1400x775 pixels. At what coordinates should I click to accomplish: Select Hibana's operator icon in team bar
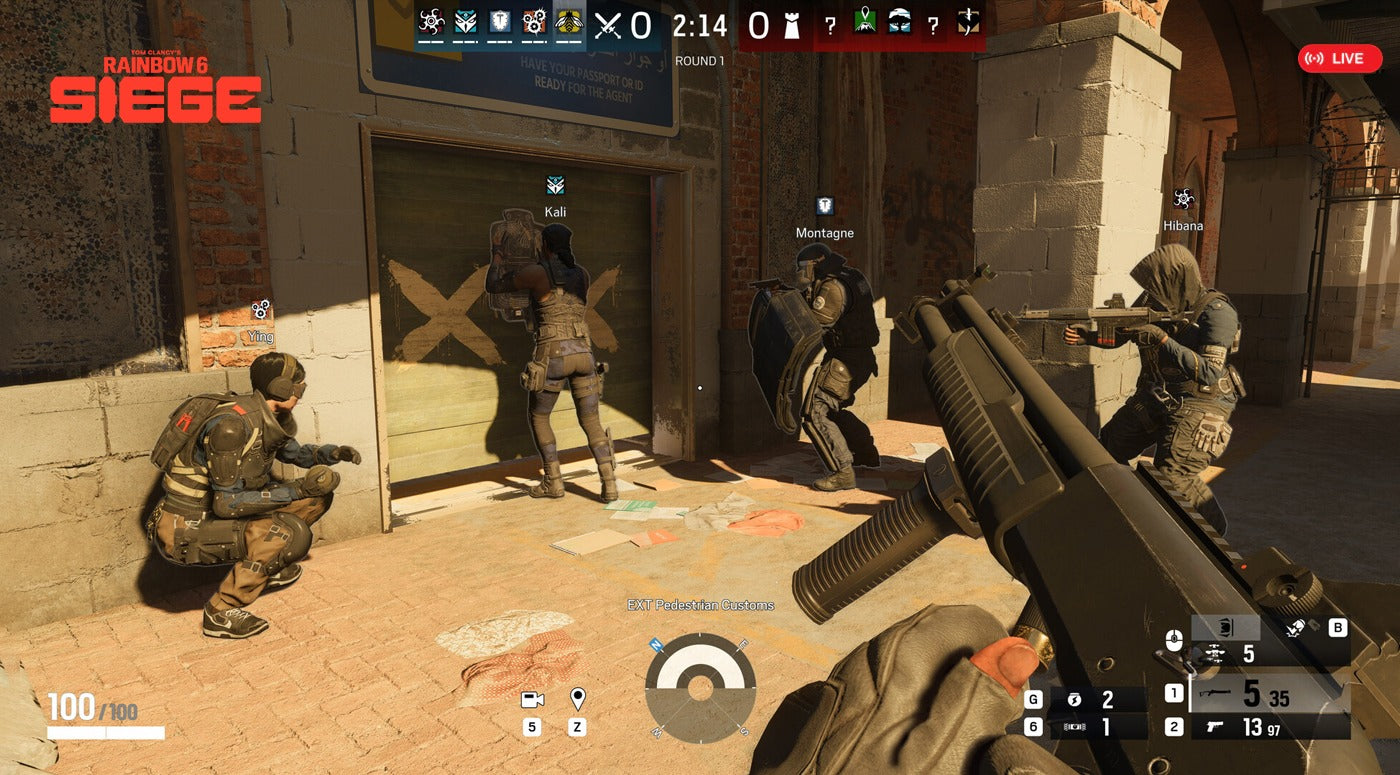[x=431, y=22]
